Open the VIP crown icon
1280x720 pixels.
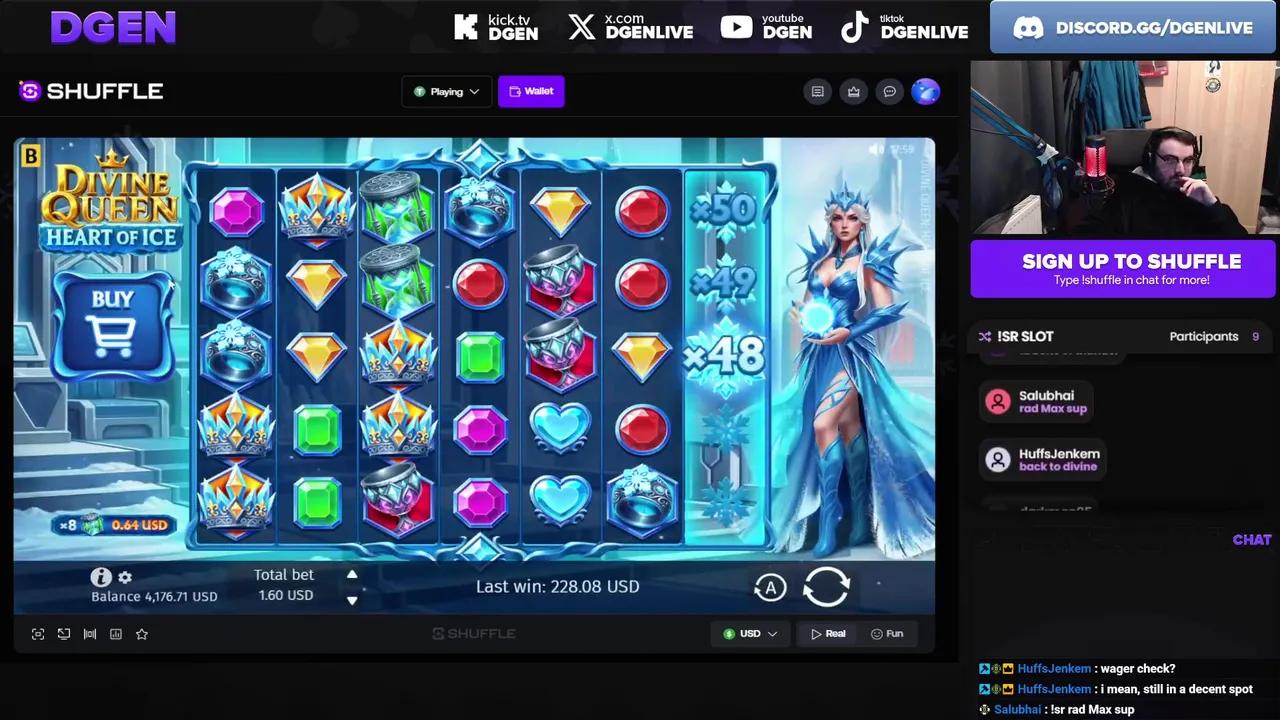(853, 91)
